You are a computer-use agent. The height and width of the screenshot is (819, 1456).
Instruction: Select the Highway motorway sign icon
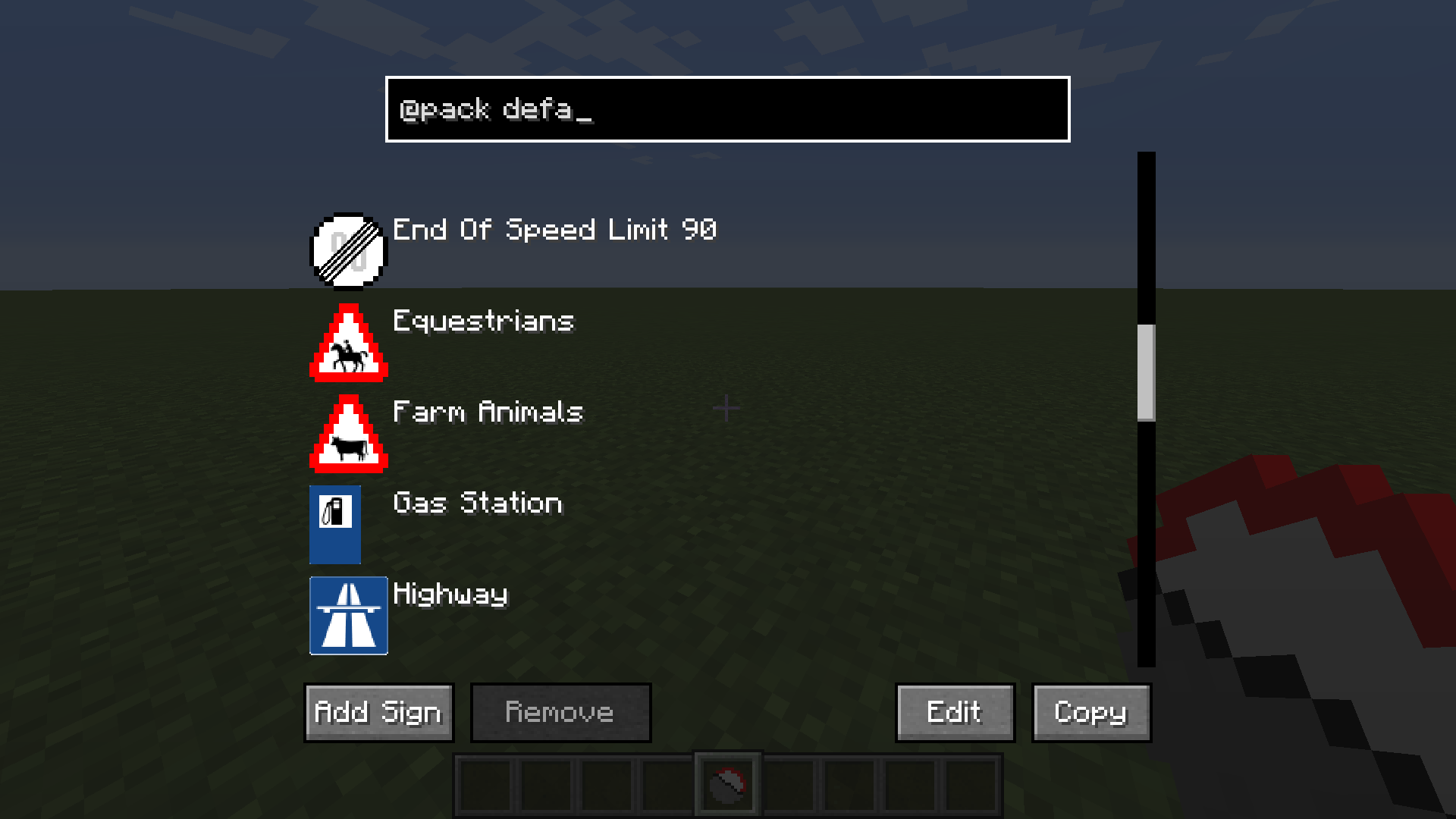348,615
